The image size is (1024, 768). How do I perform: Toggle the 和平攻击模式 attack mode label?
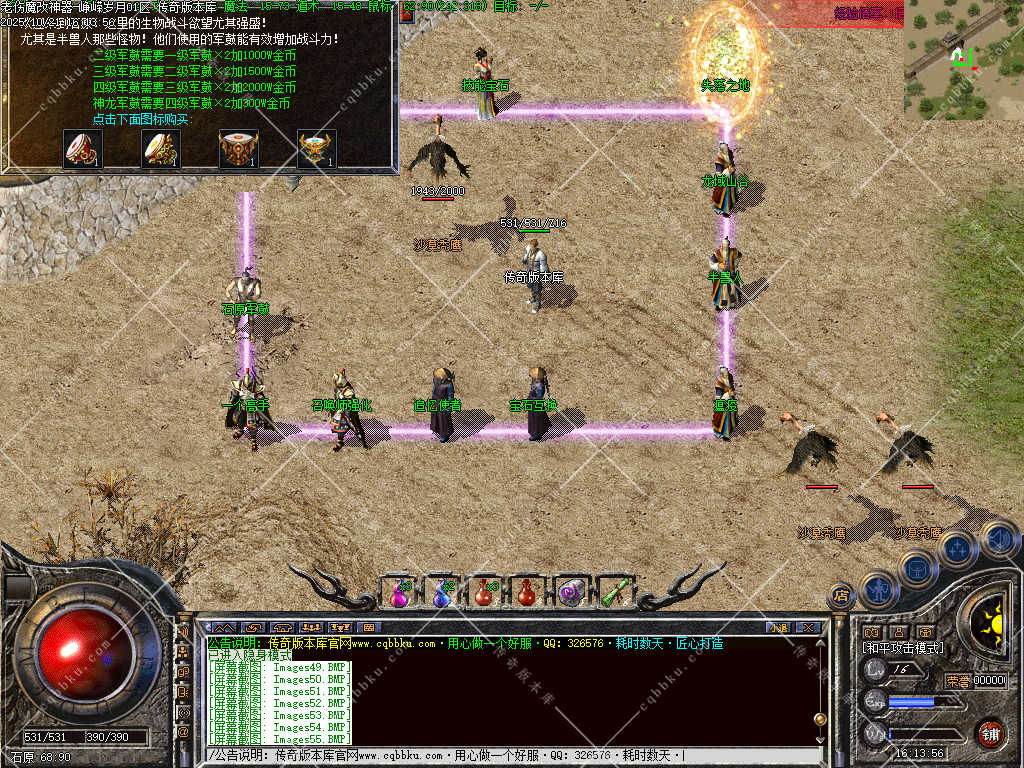pos(903,648)
